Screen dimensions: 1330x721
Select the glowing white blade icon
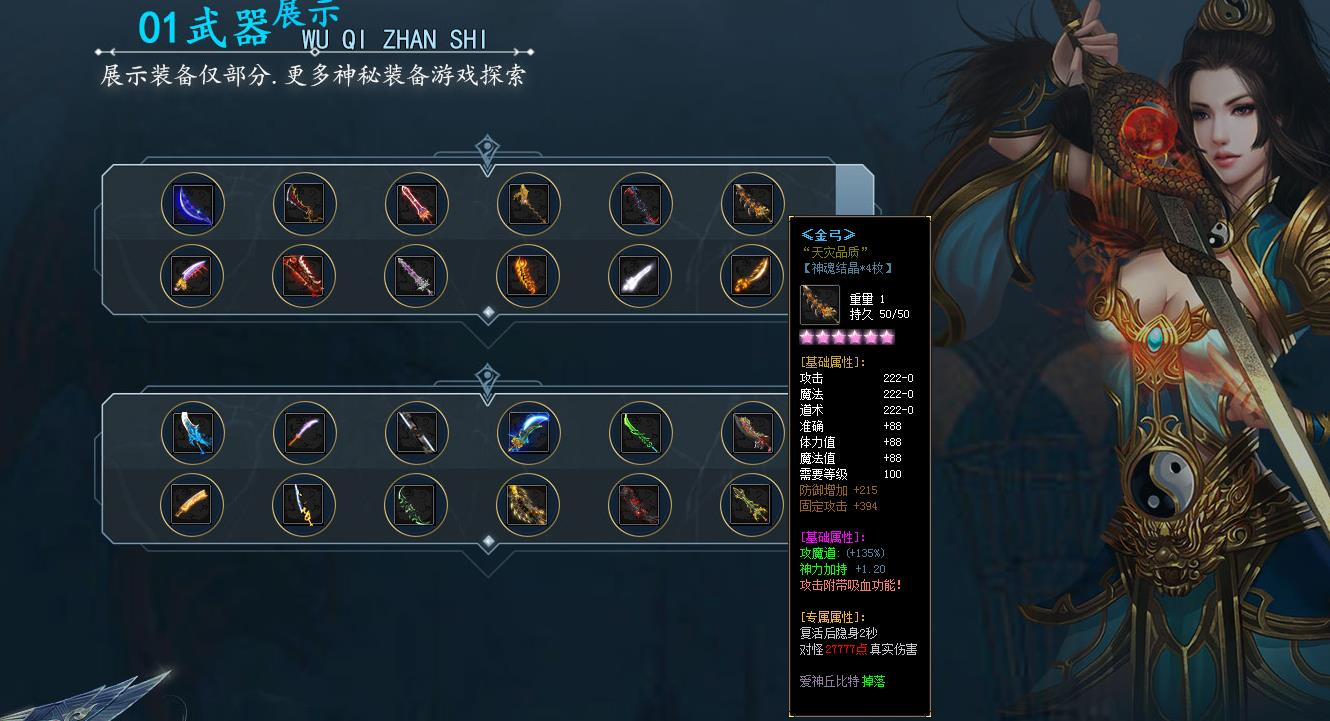click(640, 276)
